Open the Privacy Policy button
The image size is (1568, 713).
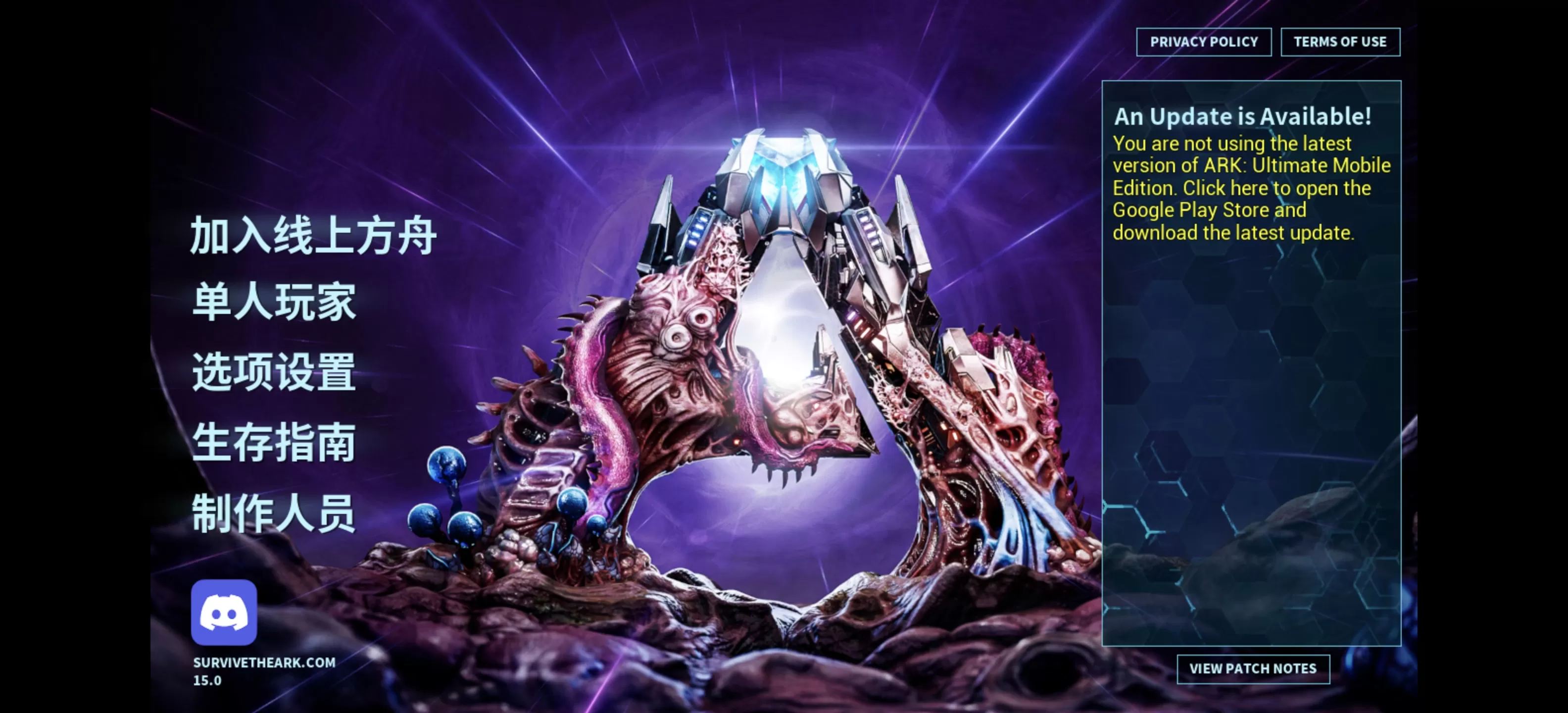click(1203, 42)
